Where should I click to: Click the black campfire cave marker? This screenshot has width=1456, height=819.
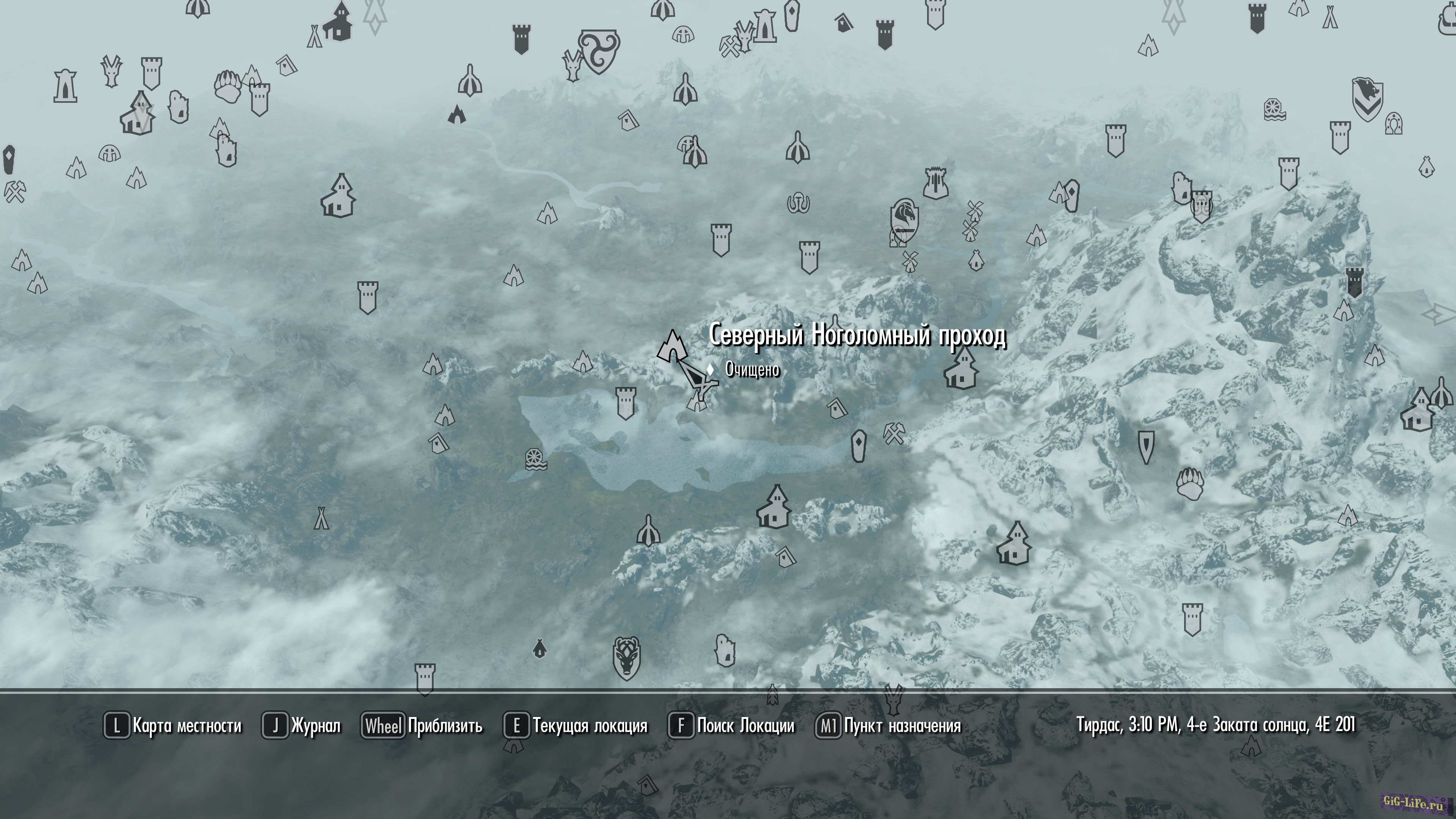click(x=457, y=115)
